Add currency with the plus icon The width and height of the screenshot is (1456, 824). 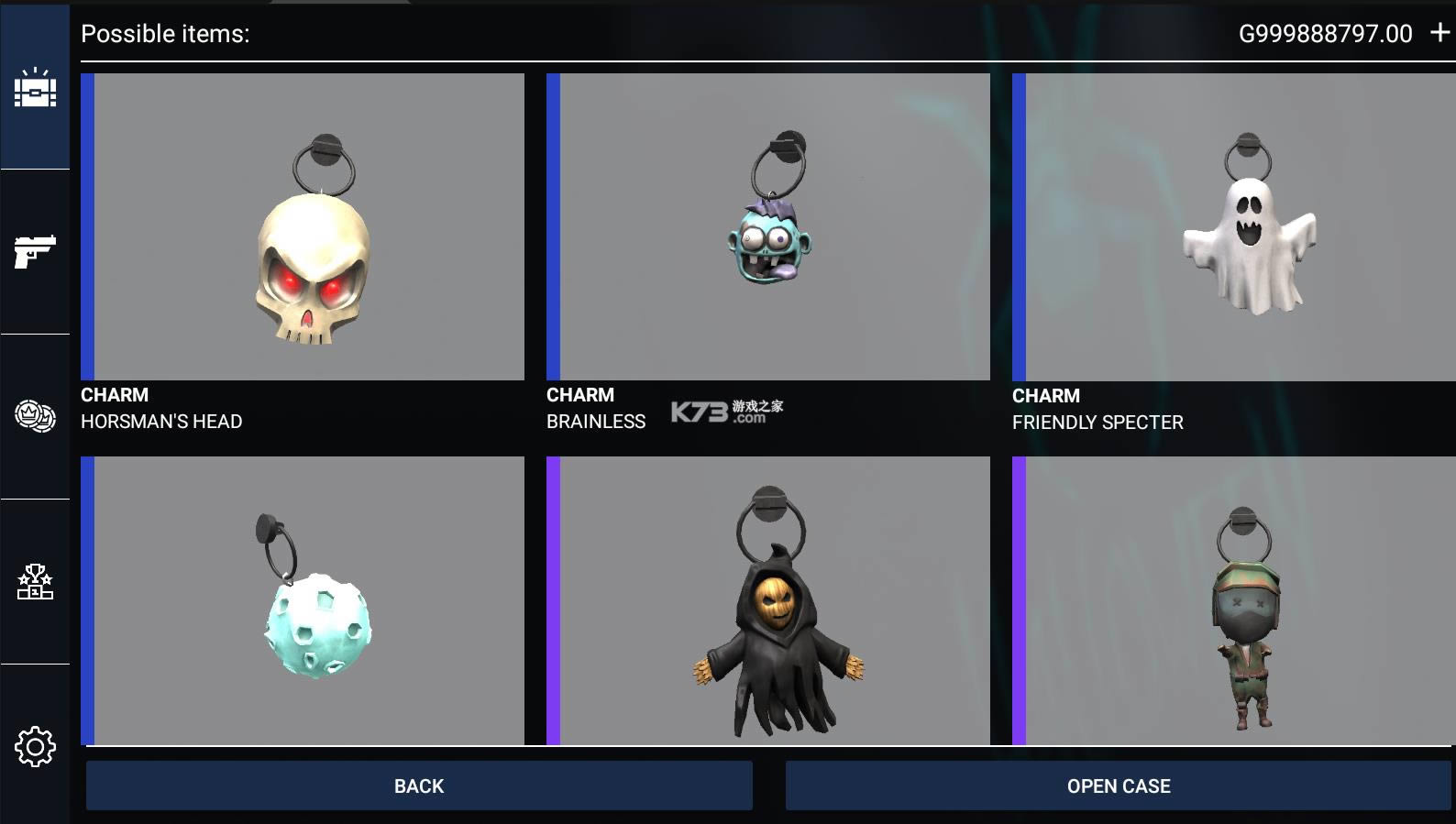tap(1439, 33)
